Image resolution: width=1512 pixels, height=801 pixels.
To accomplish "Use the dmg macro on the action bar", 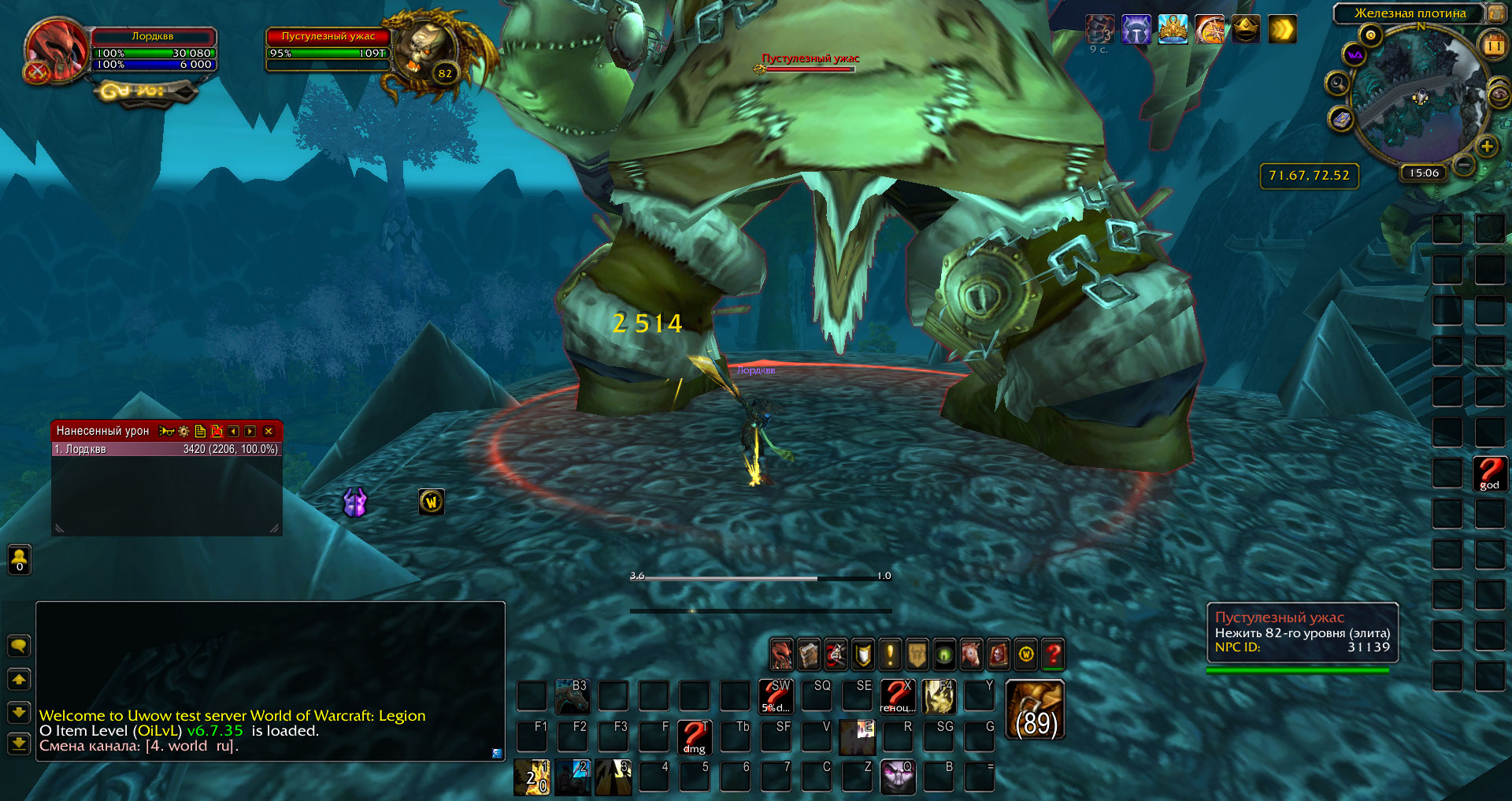I will point(694,737).
